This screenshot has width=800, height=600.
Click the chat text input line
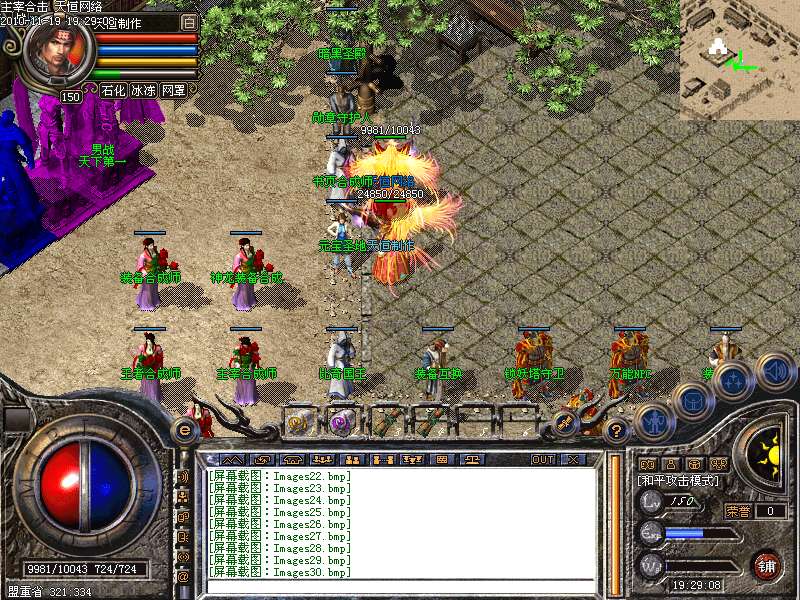coord(400,587)
